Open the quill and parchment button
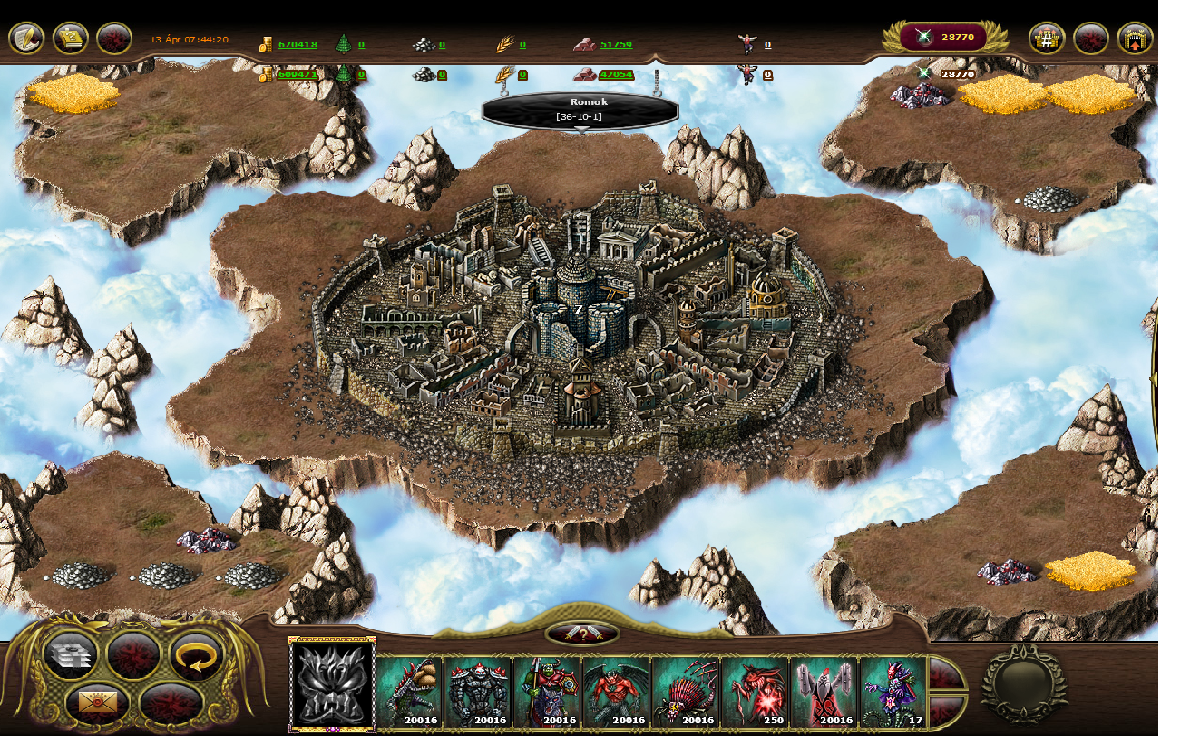Viewport: 1192px width, 736px height. click(27, 39)
